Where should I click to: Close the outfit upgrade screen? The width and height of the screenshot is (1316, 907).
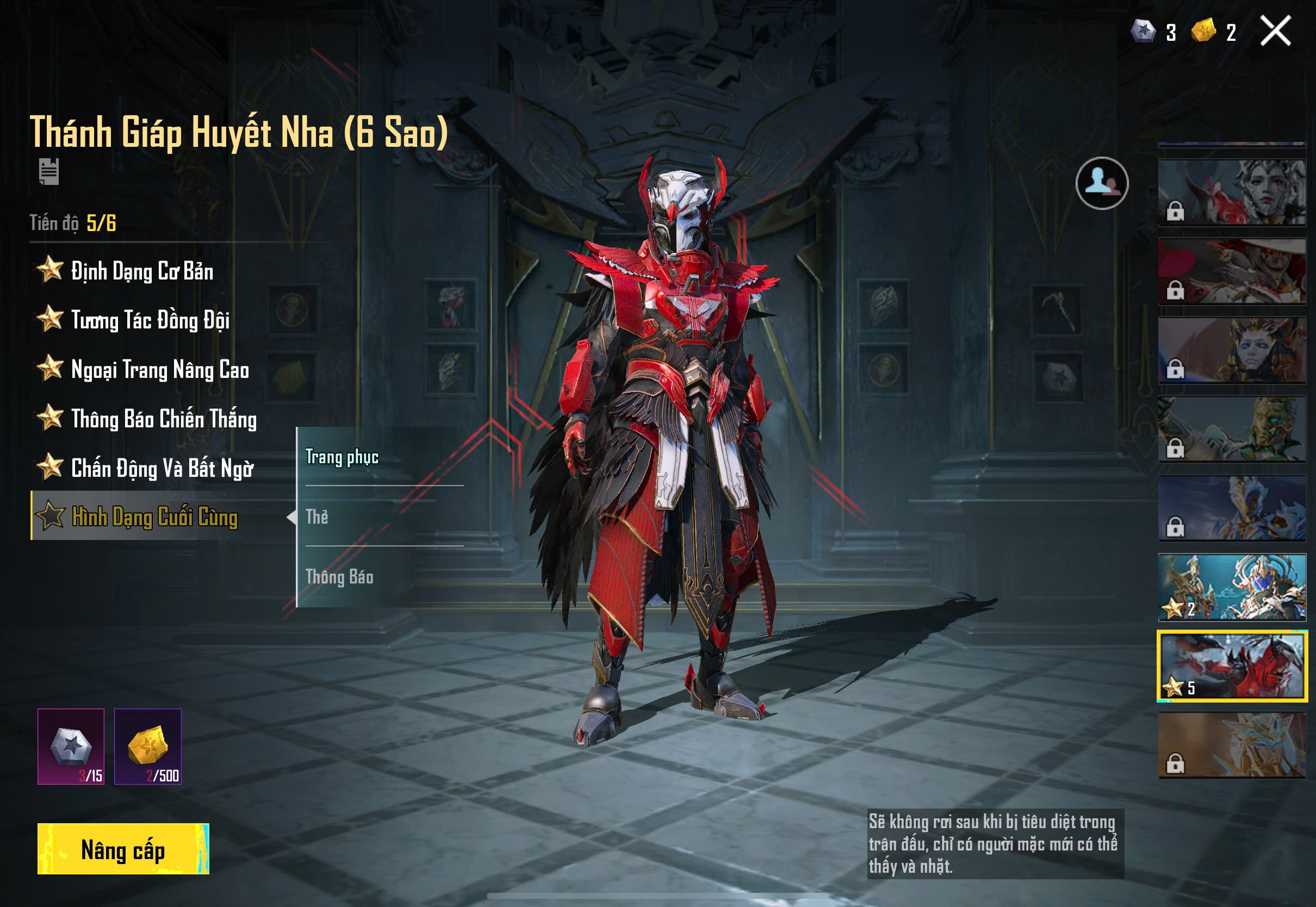(1275, 30)
